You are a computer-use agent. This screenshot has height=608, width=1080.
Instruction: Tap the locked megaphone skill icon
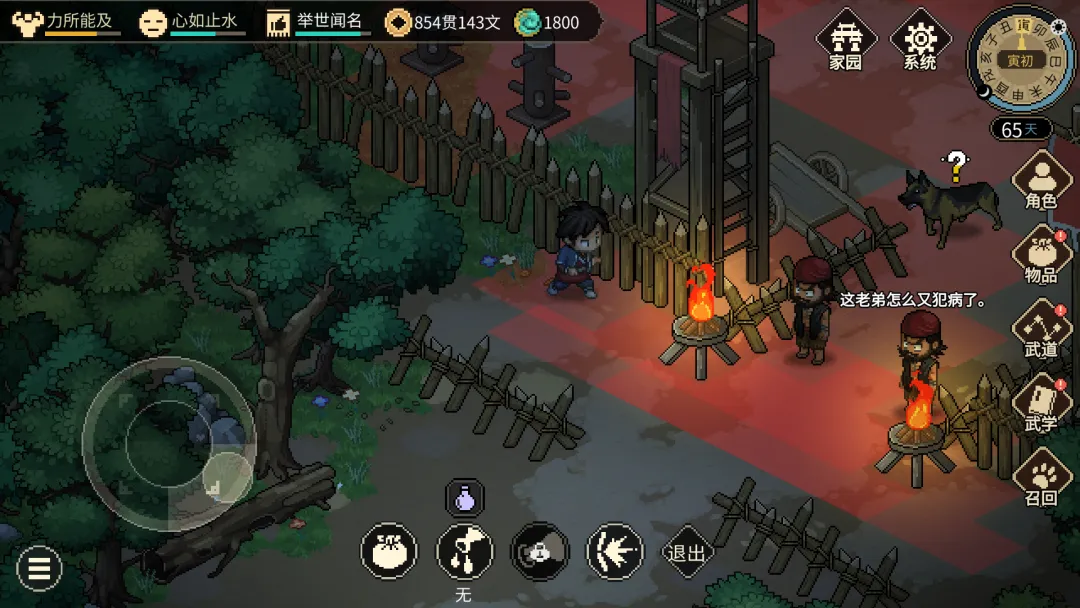pos(540,551)
